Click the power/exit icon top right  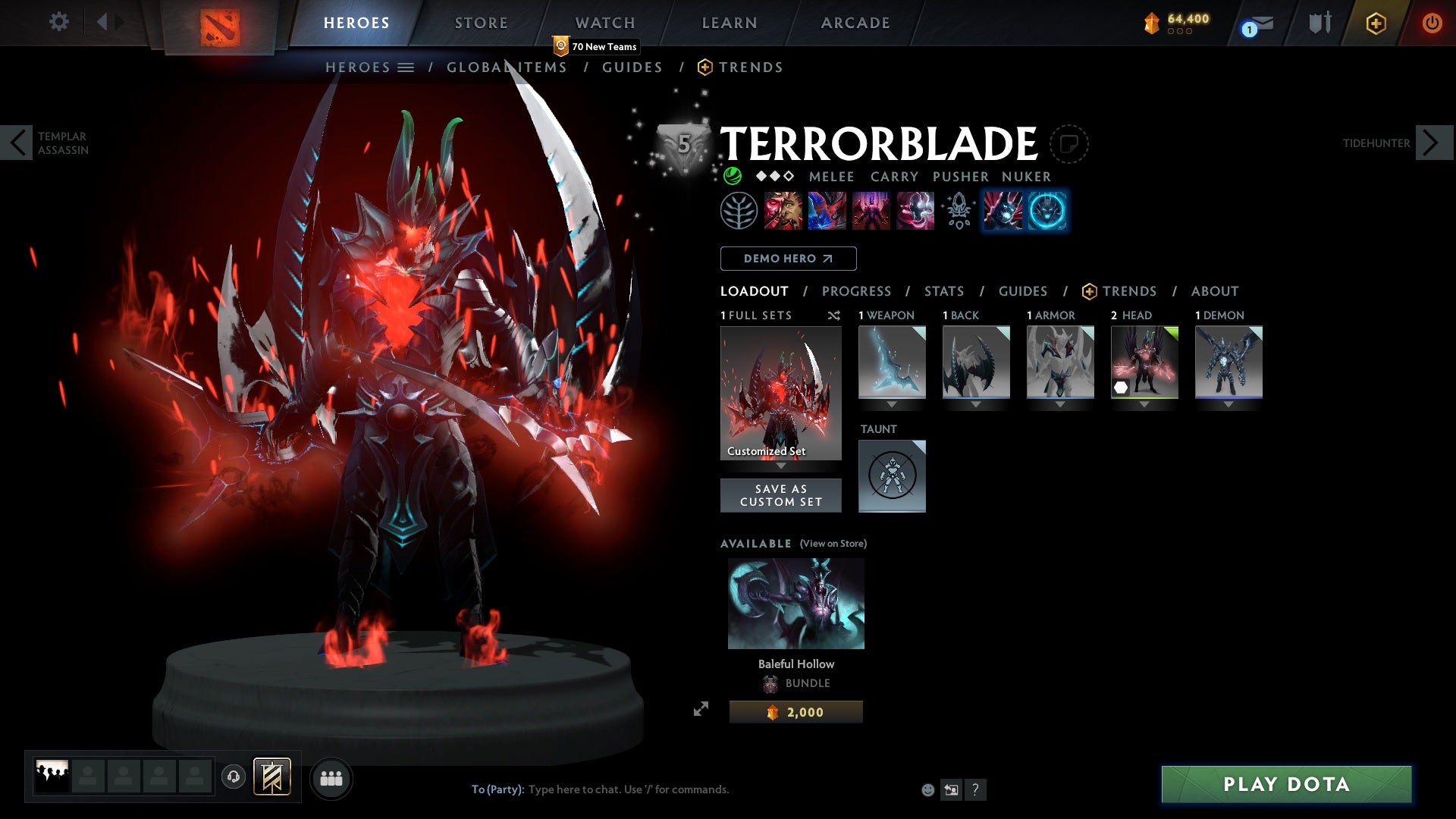pos(1432,22)
